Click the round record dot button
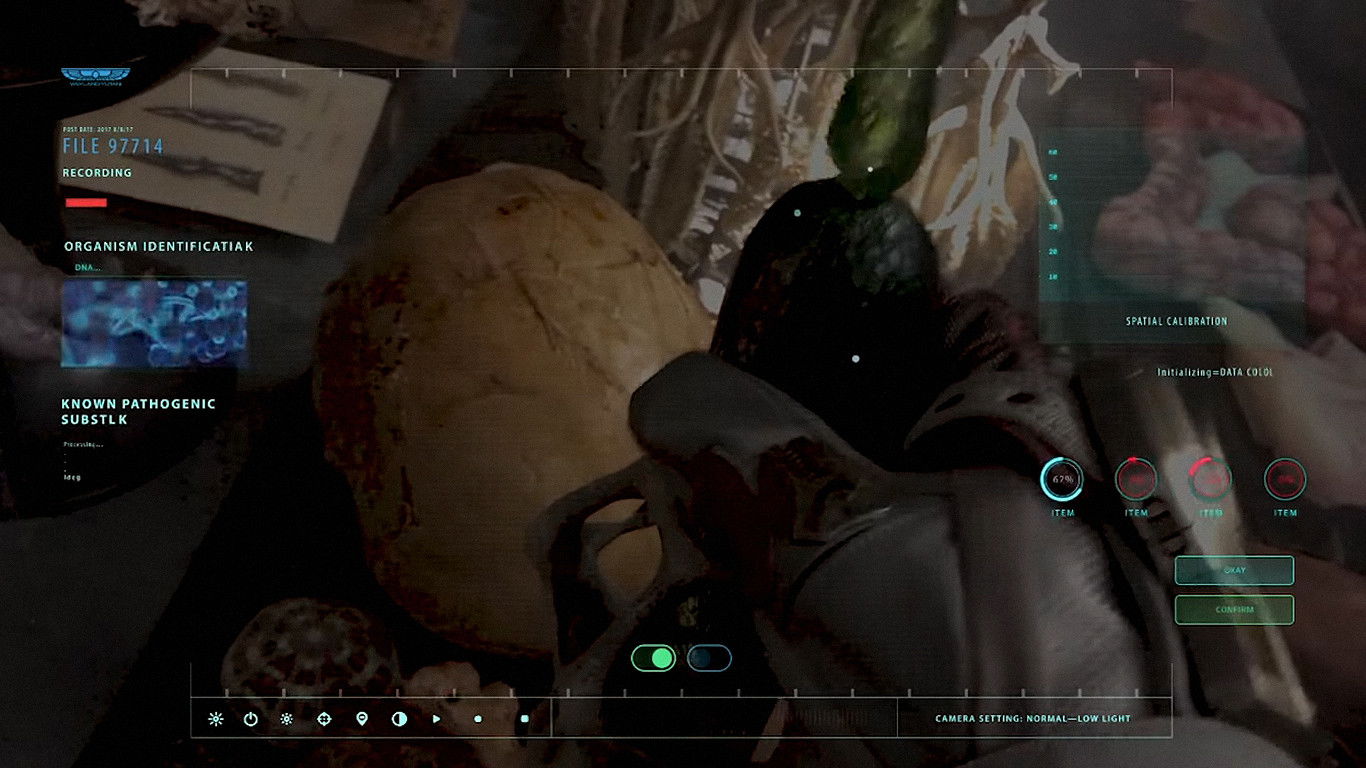This screenshot has height=768, width=1366. pos(478,719)
